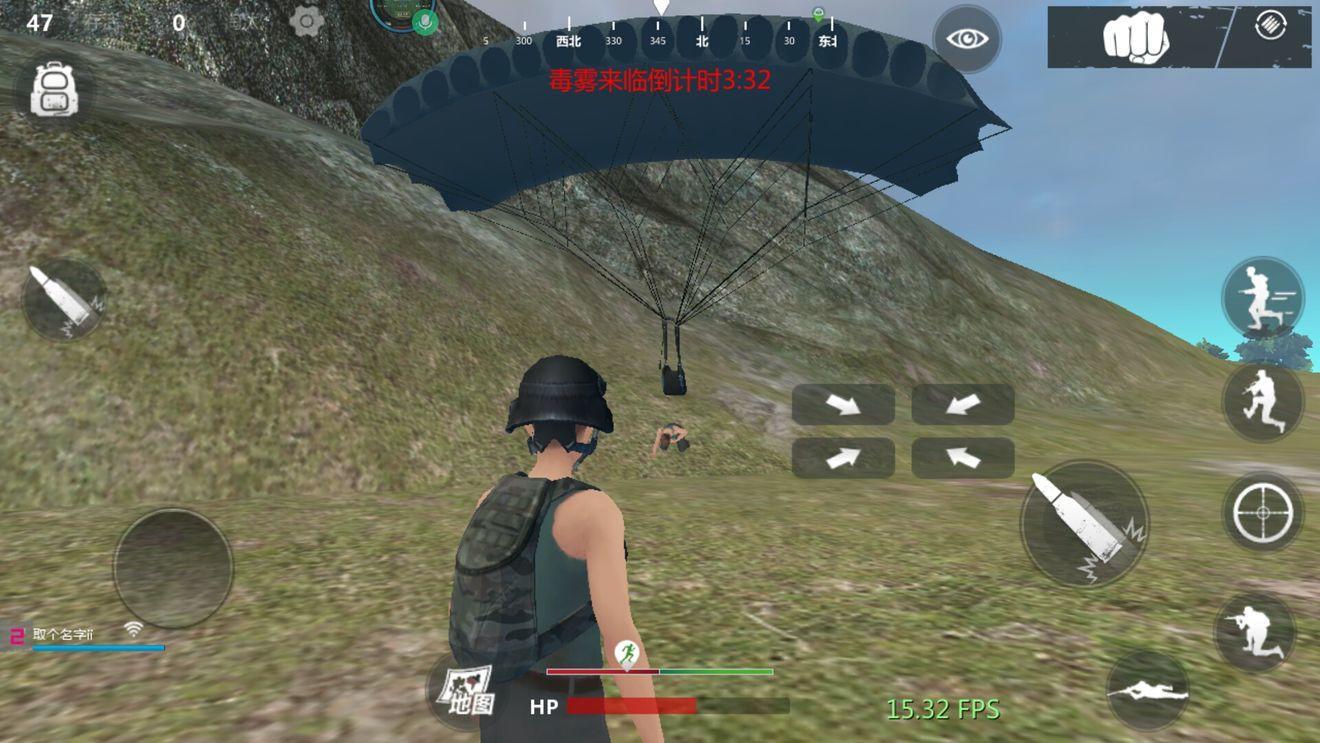Toggle the sprint running button
Screen dimensions: 1320x743
point(1262,298)
